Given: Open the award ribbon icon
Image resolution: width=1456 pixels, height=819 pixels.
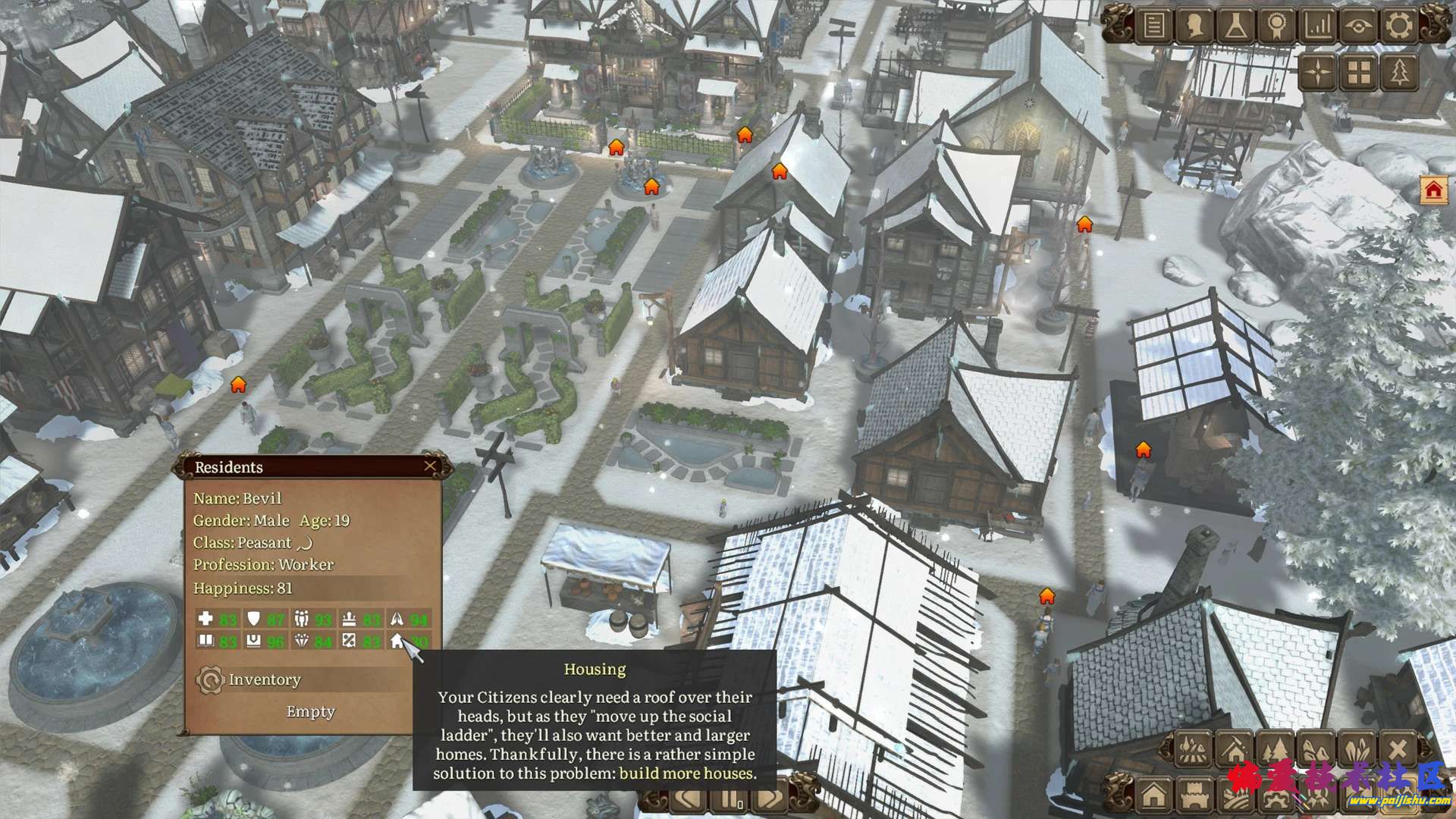Looking at the screenshot, I should [x=1276, y=27].
